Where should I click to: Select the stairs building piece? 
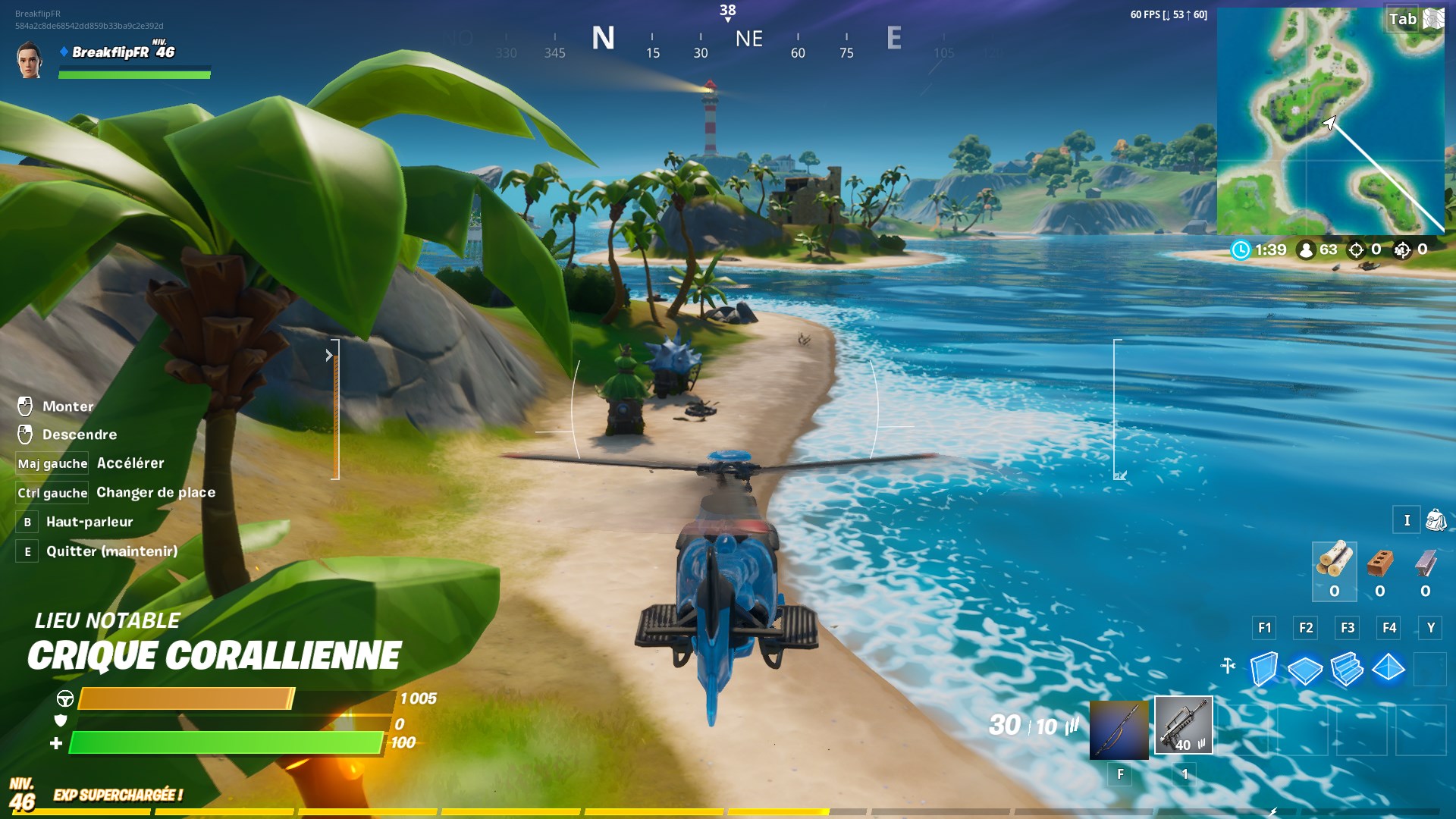click(x=1348, y=669)
